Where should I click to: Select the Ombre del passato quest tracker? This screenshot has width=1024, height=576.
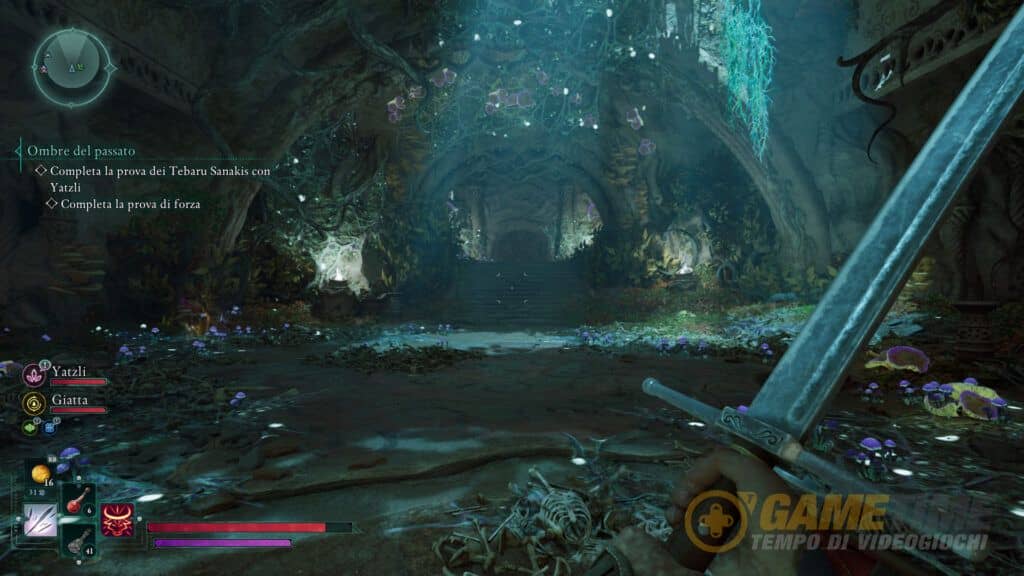point(81,151)
